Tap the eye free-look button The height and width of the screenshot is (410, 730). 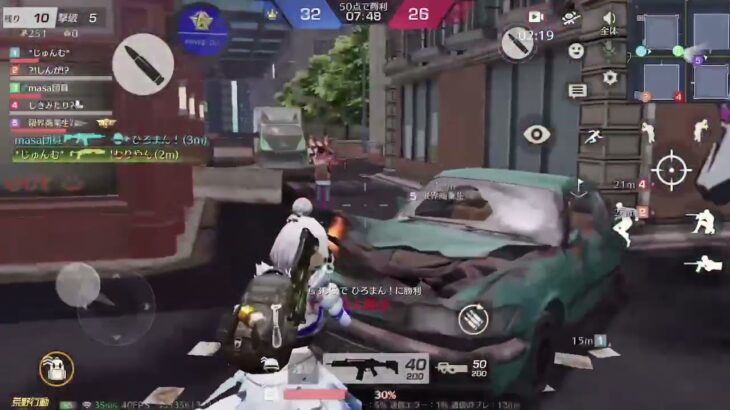(x=537, y=135)
